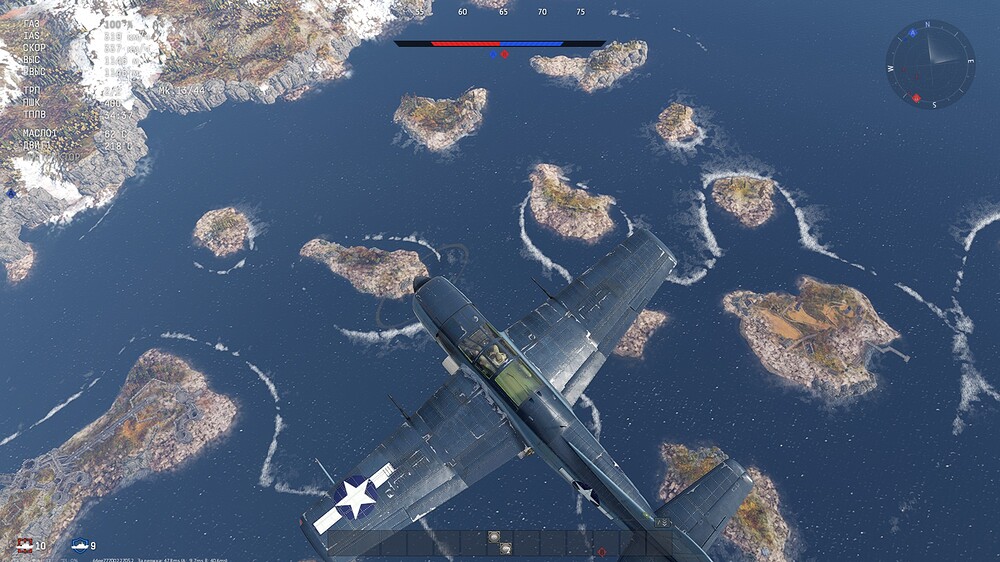Click the circular radar minimap

930,64
